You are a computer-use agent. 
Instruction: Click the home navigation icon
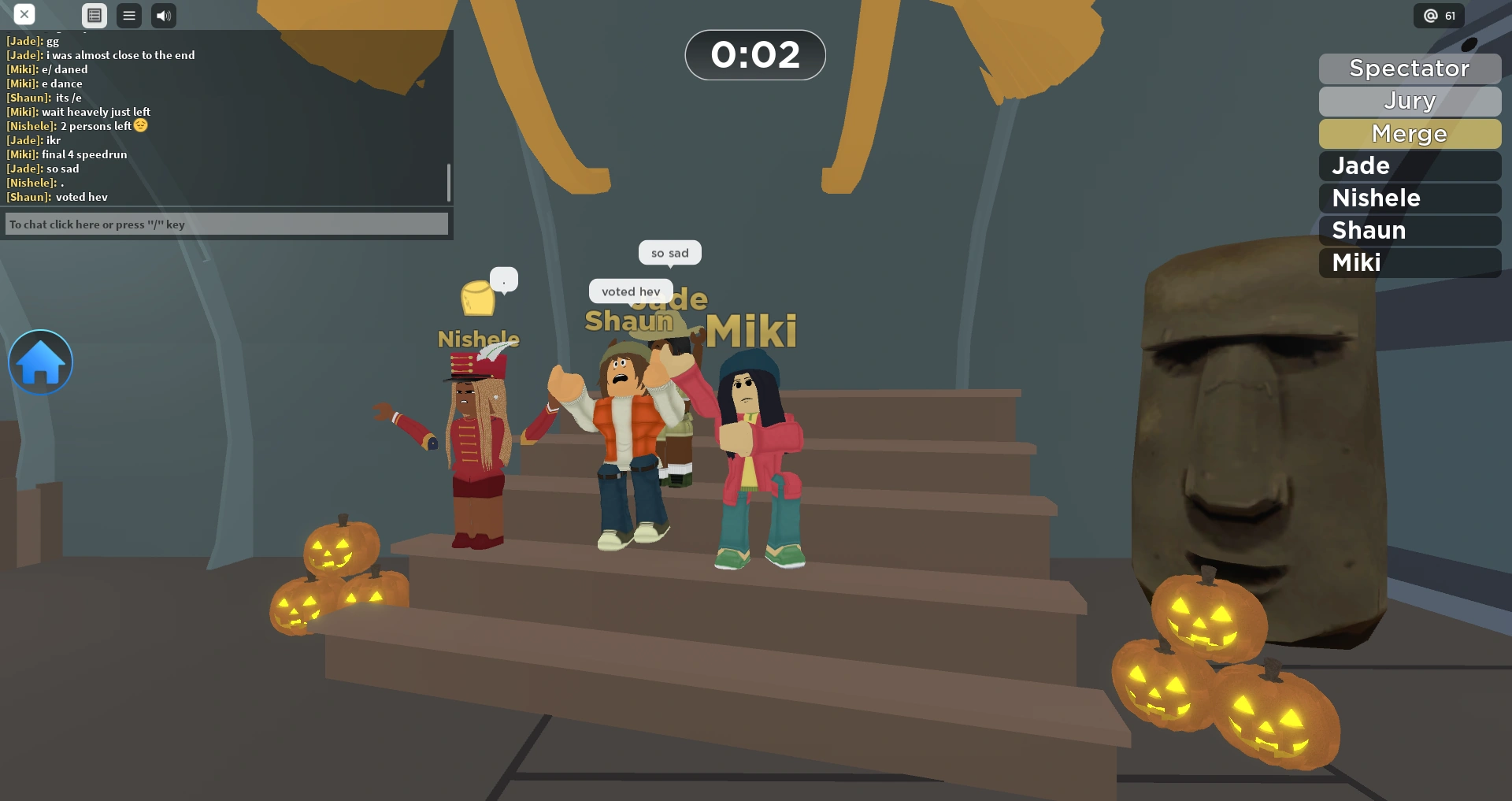pos(40,362)
